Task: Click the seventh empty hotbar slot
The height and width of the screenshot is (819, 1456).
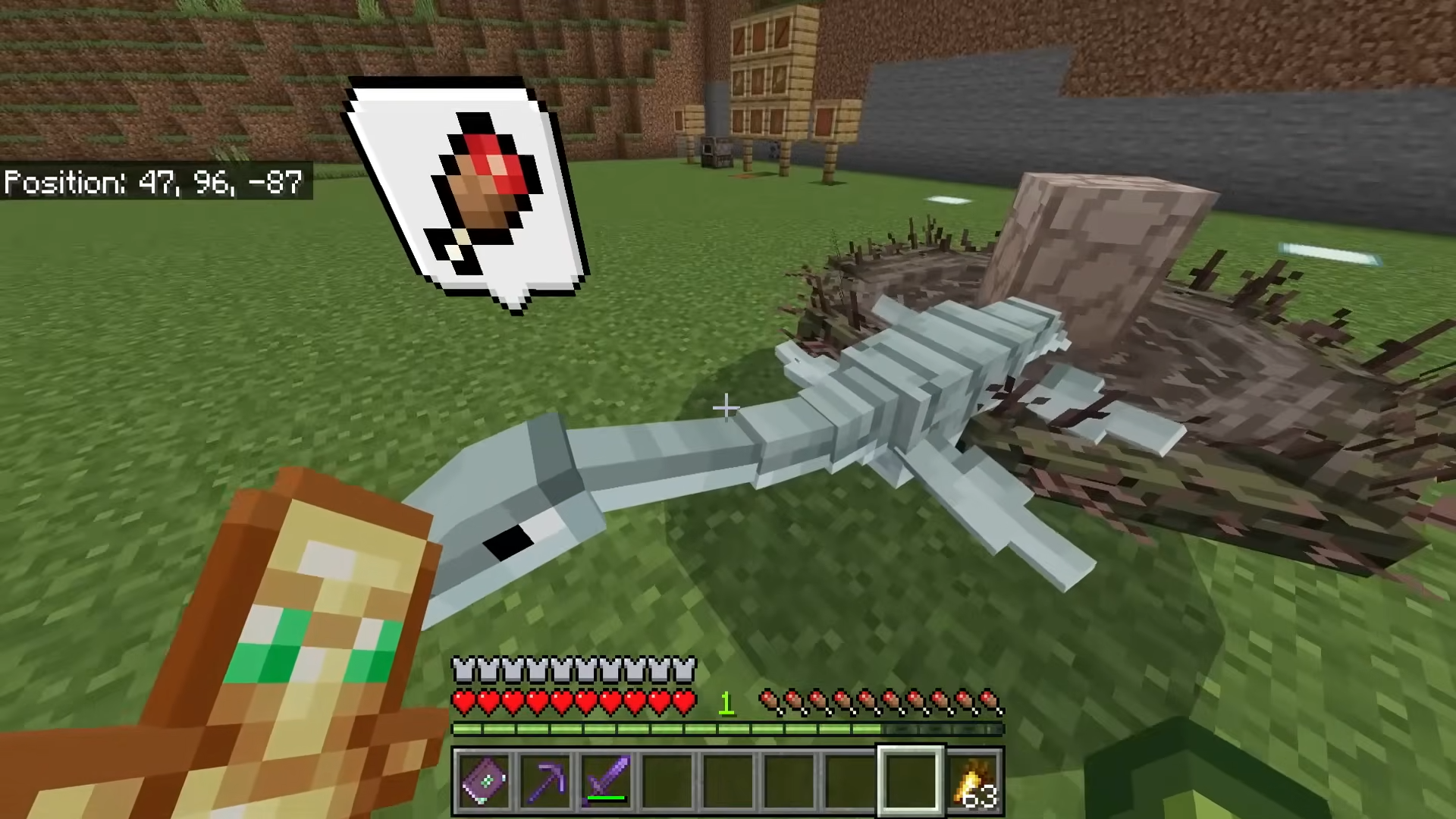Action: tap(849, 780)
